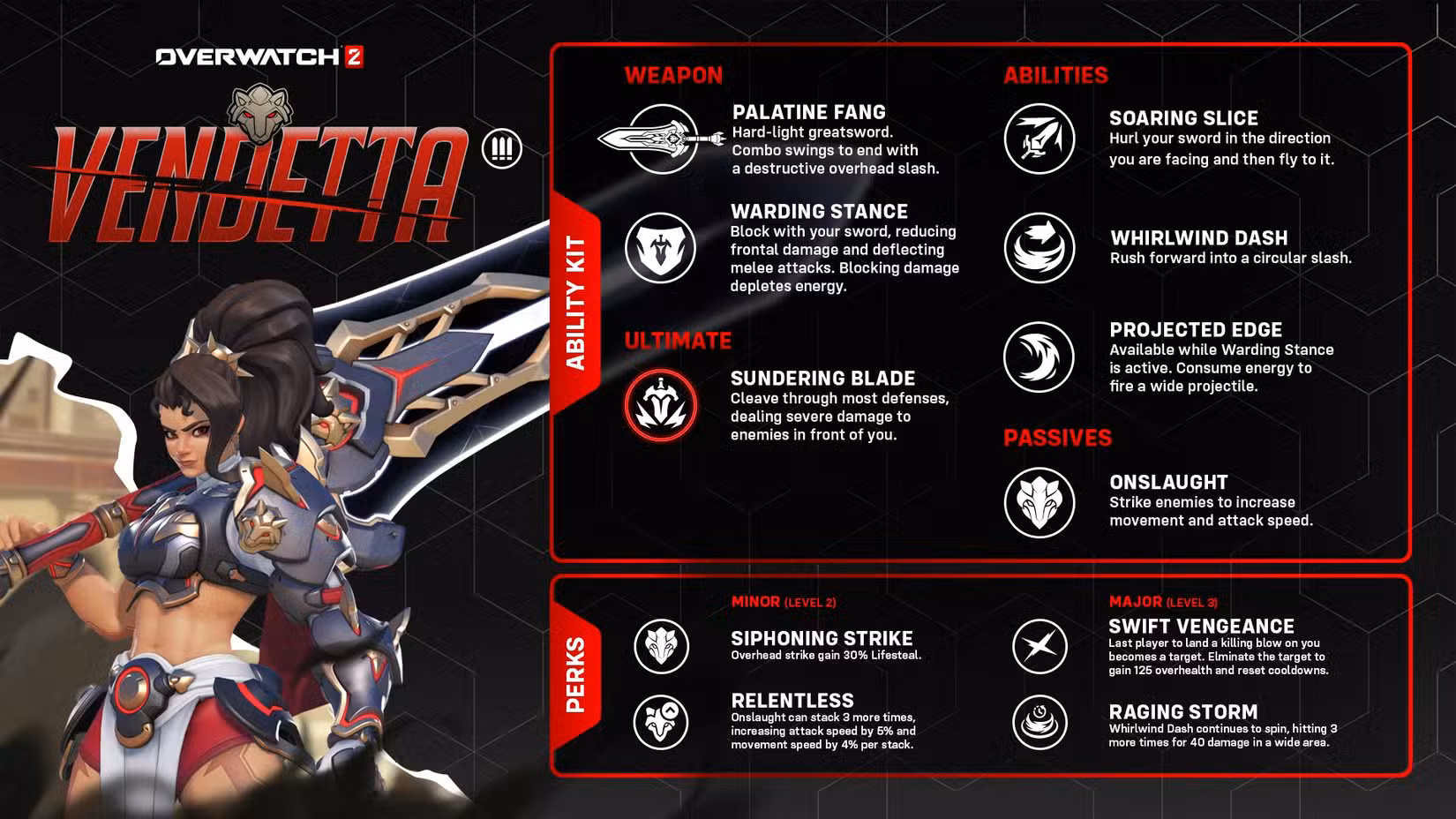Select the Palatine Fang greatsword icon

click(661, 139)
